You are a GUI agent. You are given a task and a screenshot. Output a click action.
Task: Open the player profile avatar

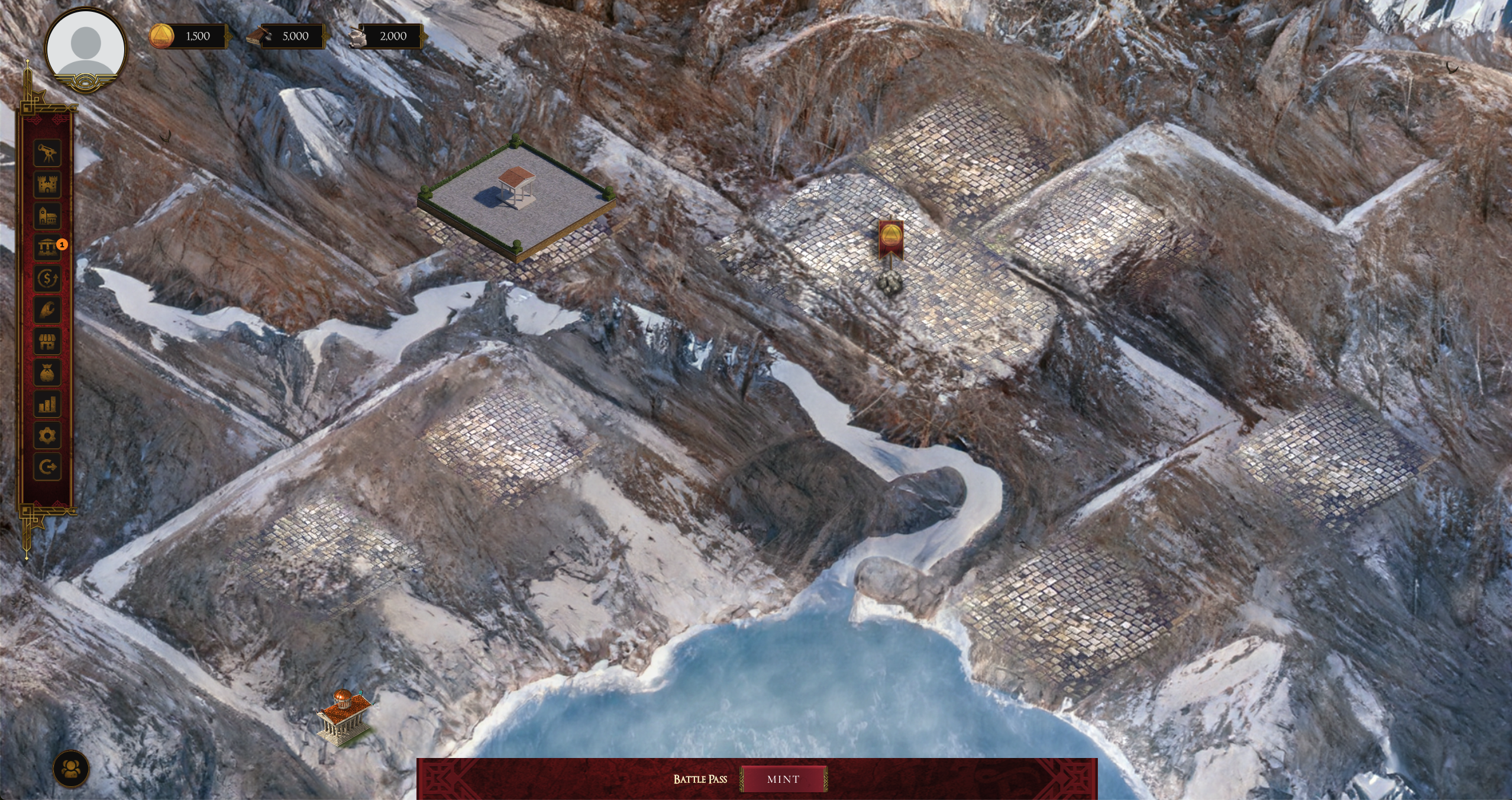(86, 49)
